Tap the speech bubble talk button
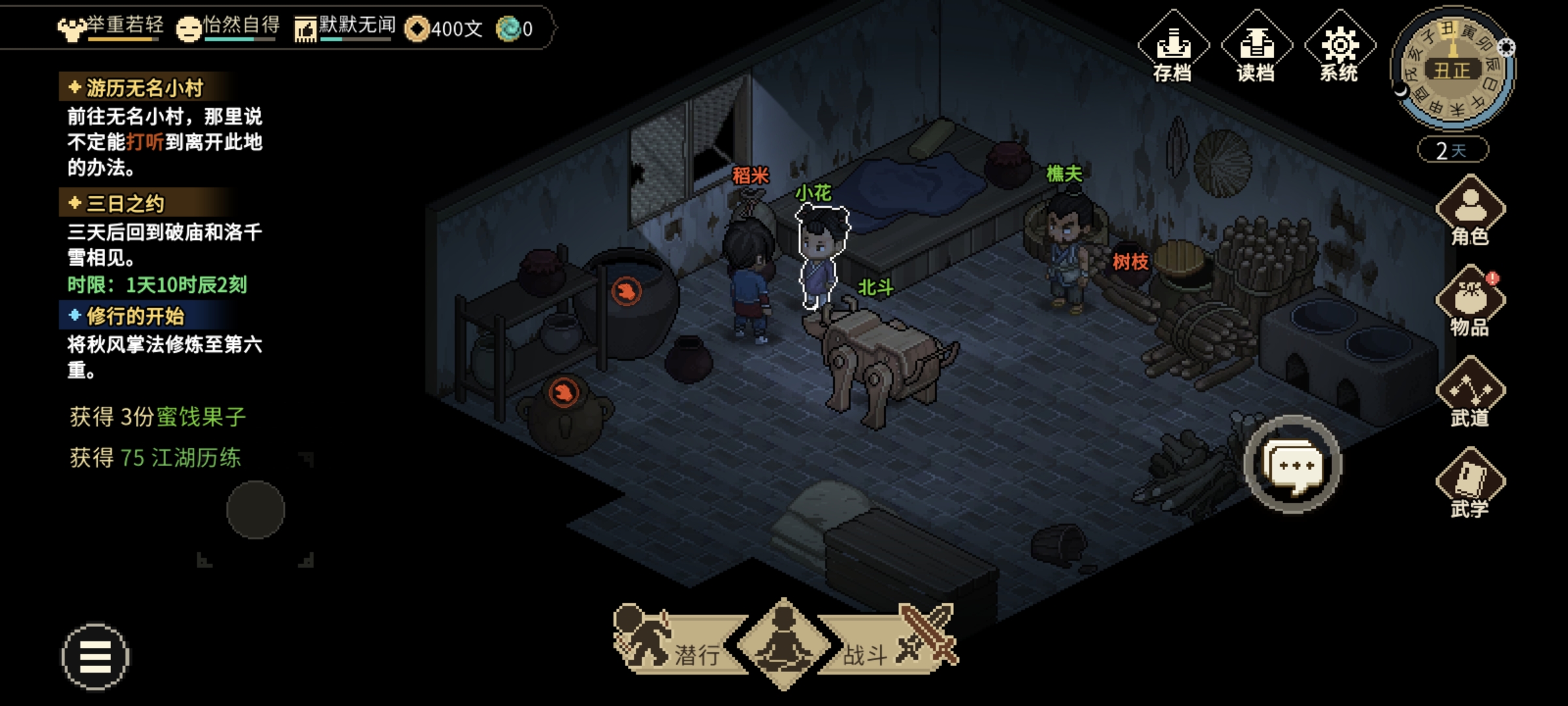 (x=1293, y=465)
